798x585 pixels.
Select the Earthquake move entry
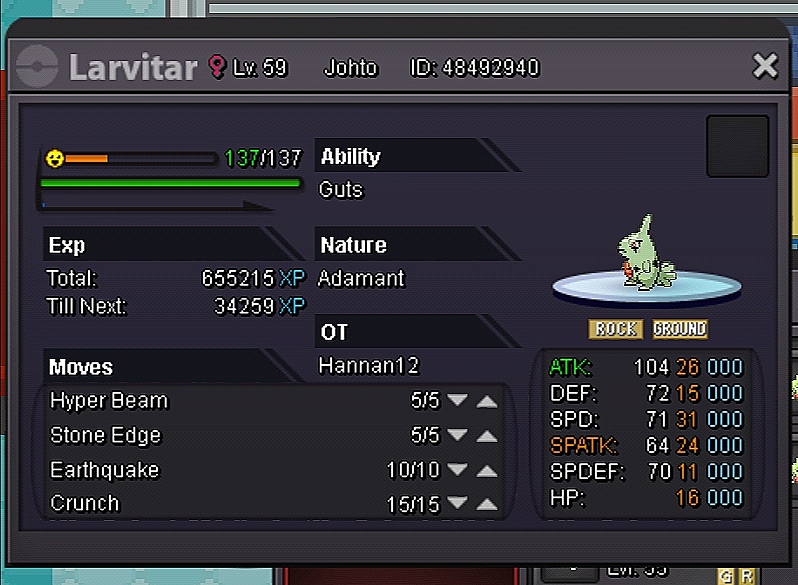(104, 470)
